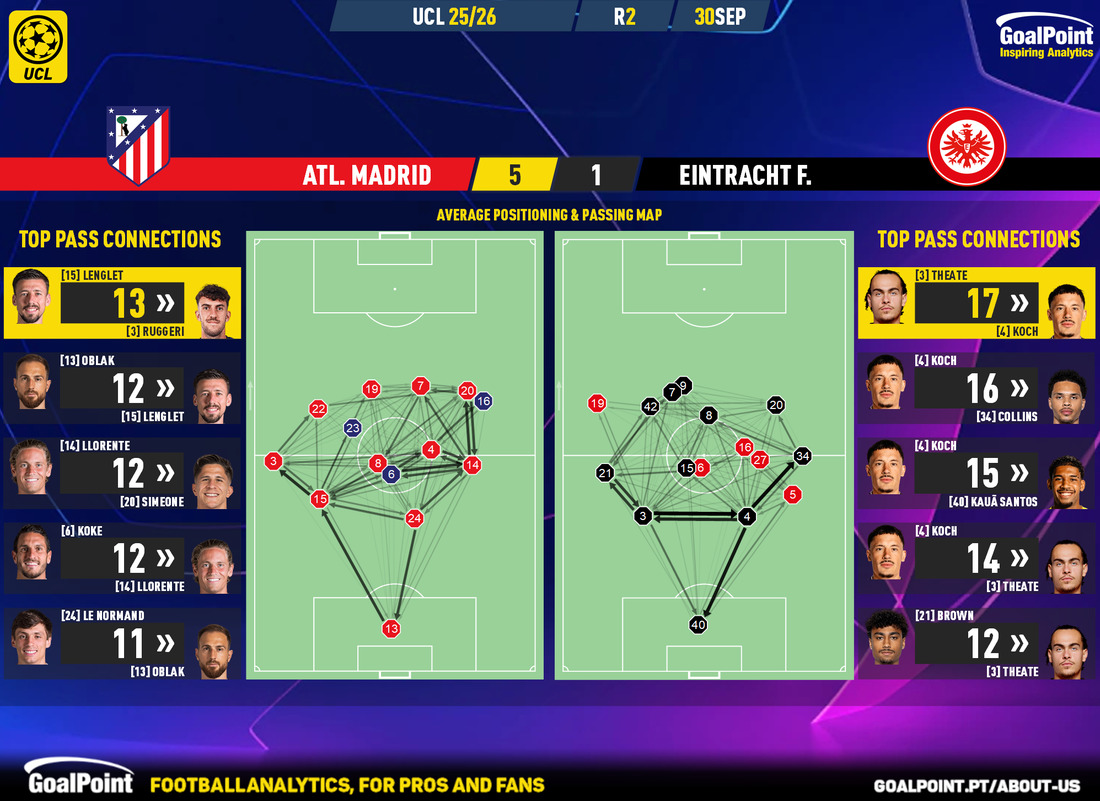The height and width of the screenshot is (801, 1100).
Task: Select Oblak's number 13 node on the pitch
Action: pyautogui.click(x=391, y=629)
